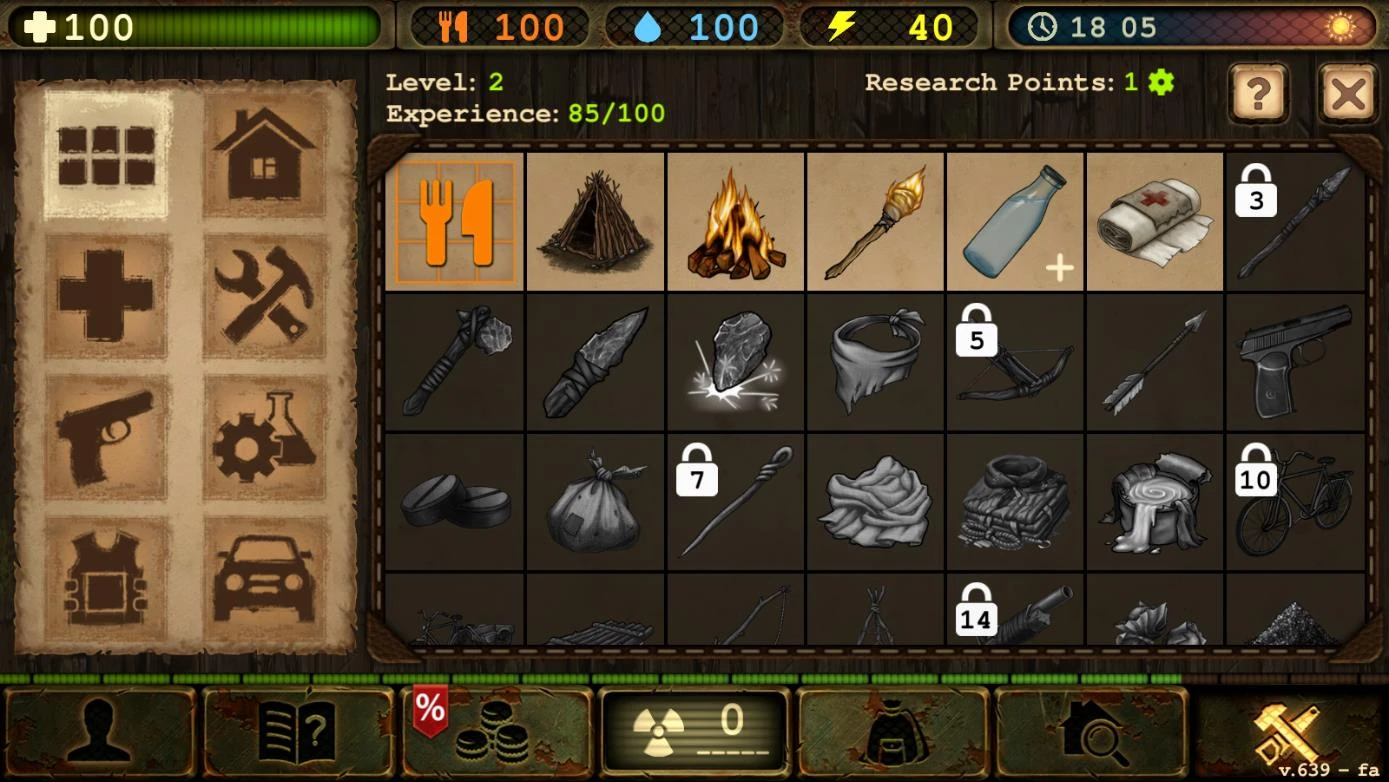The image size is (1389, 782).
Task: Open the help question mark button
Action: tap(1258, 95)
